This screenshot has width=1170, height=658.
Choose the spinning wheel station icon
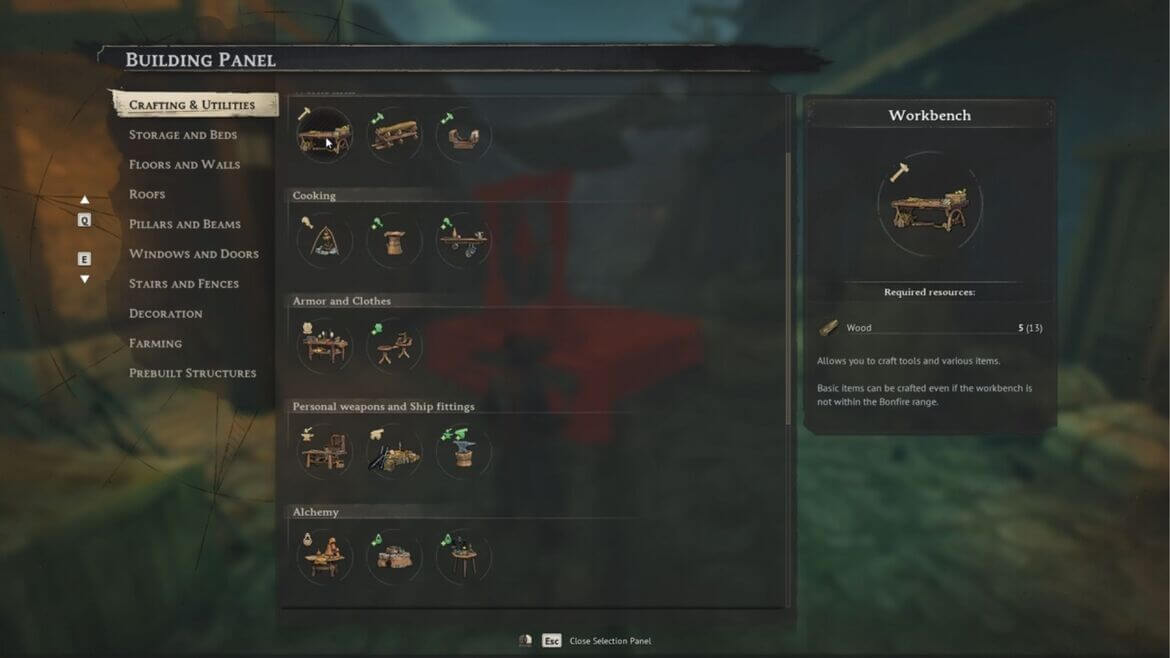394,346
